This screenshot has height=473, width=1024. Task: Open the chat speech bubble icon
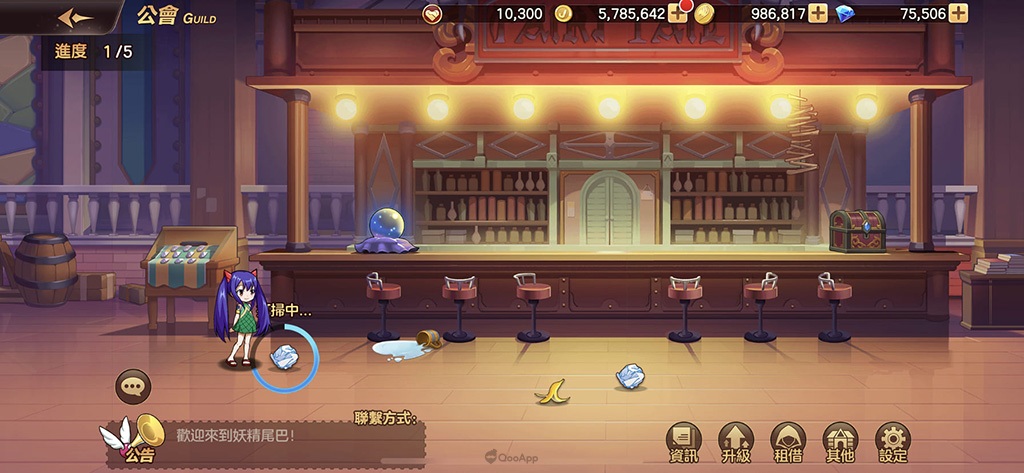click(133, 386)
